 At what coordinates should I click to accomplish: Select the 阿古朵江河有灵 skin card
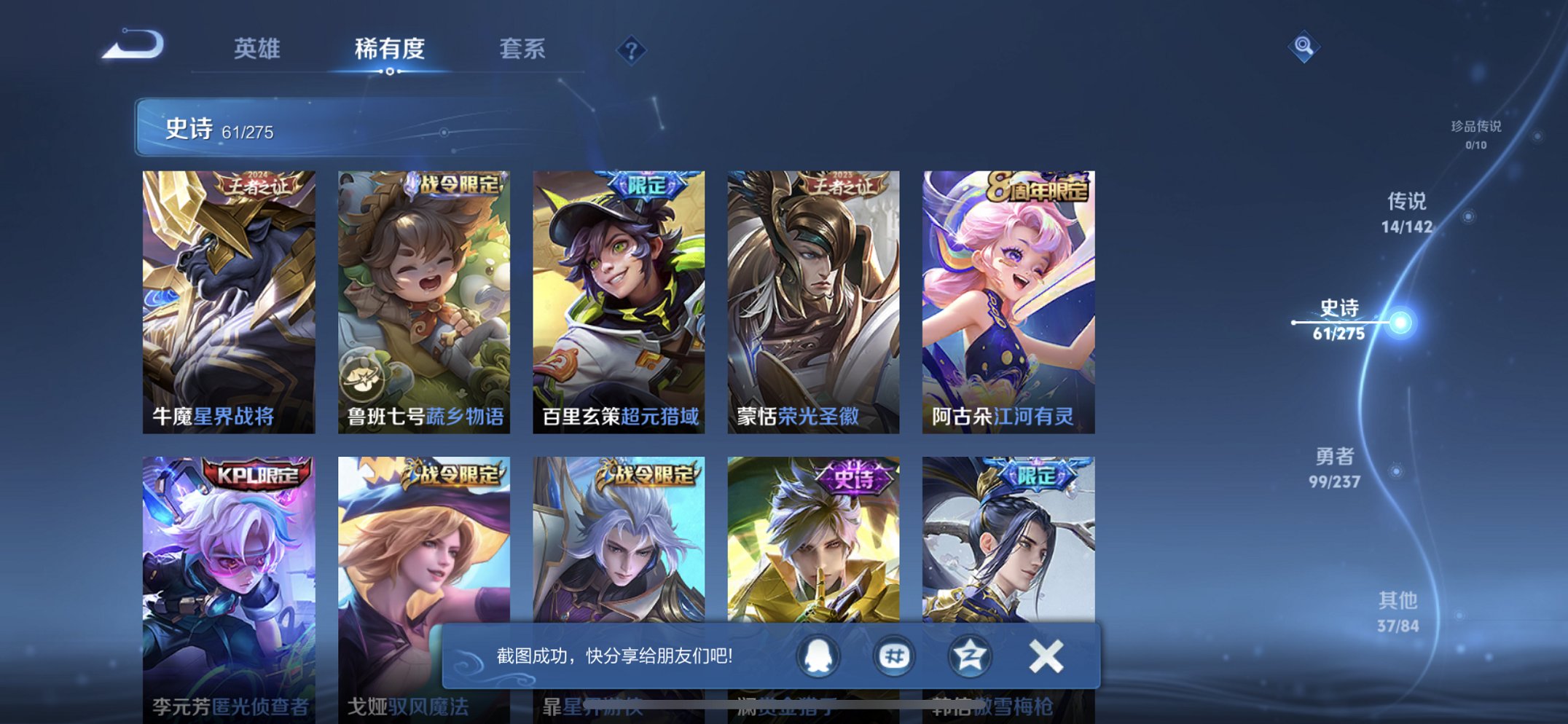pyautogui.click(x=1008, y=291)
